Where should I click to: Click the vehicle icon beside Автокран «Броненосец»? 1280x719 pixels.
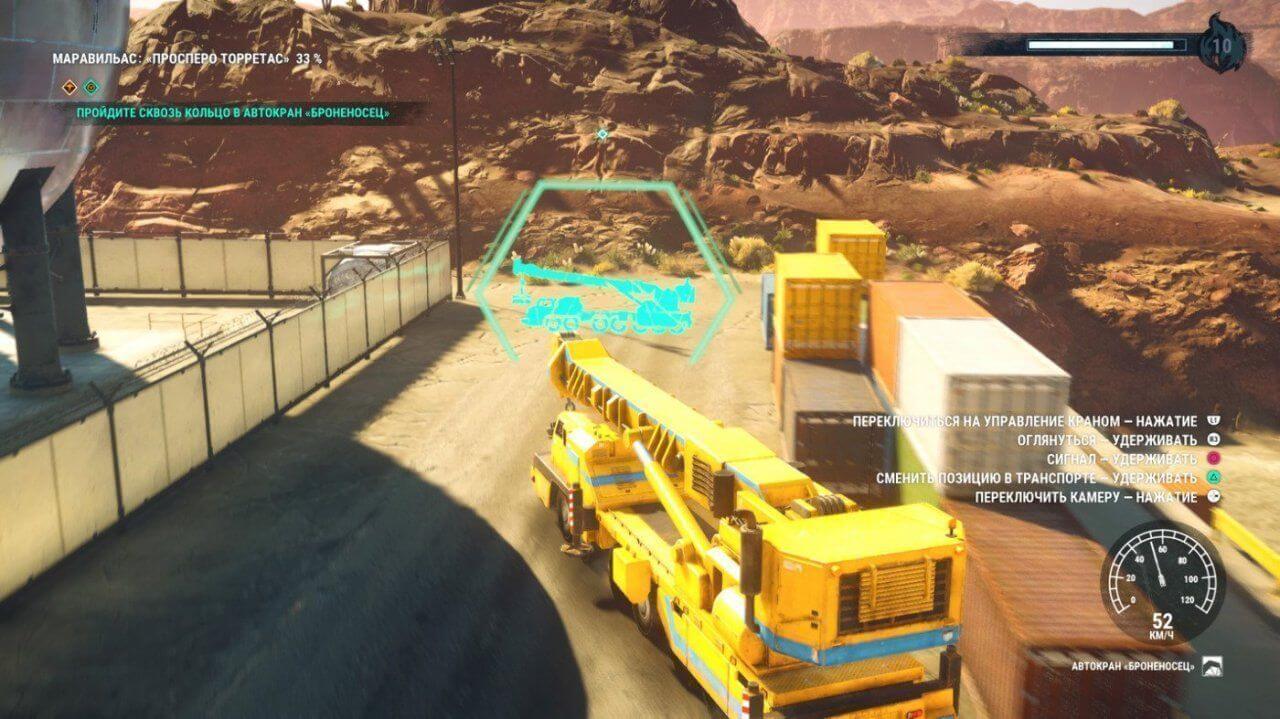coord(1211,666)
